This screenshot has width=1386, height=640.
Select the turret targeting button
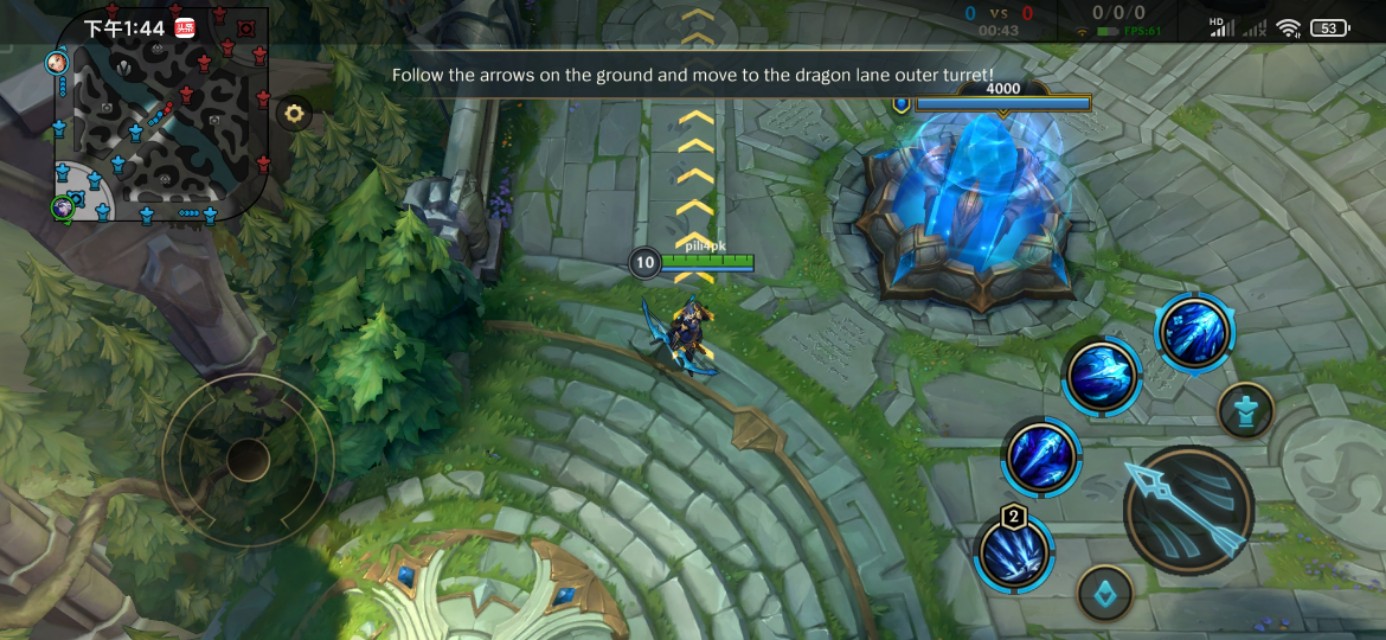1245,411
